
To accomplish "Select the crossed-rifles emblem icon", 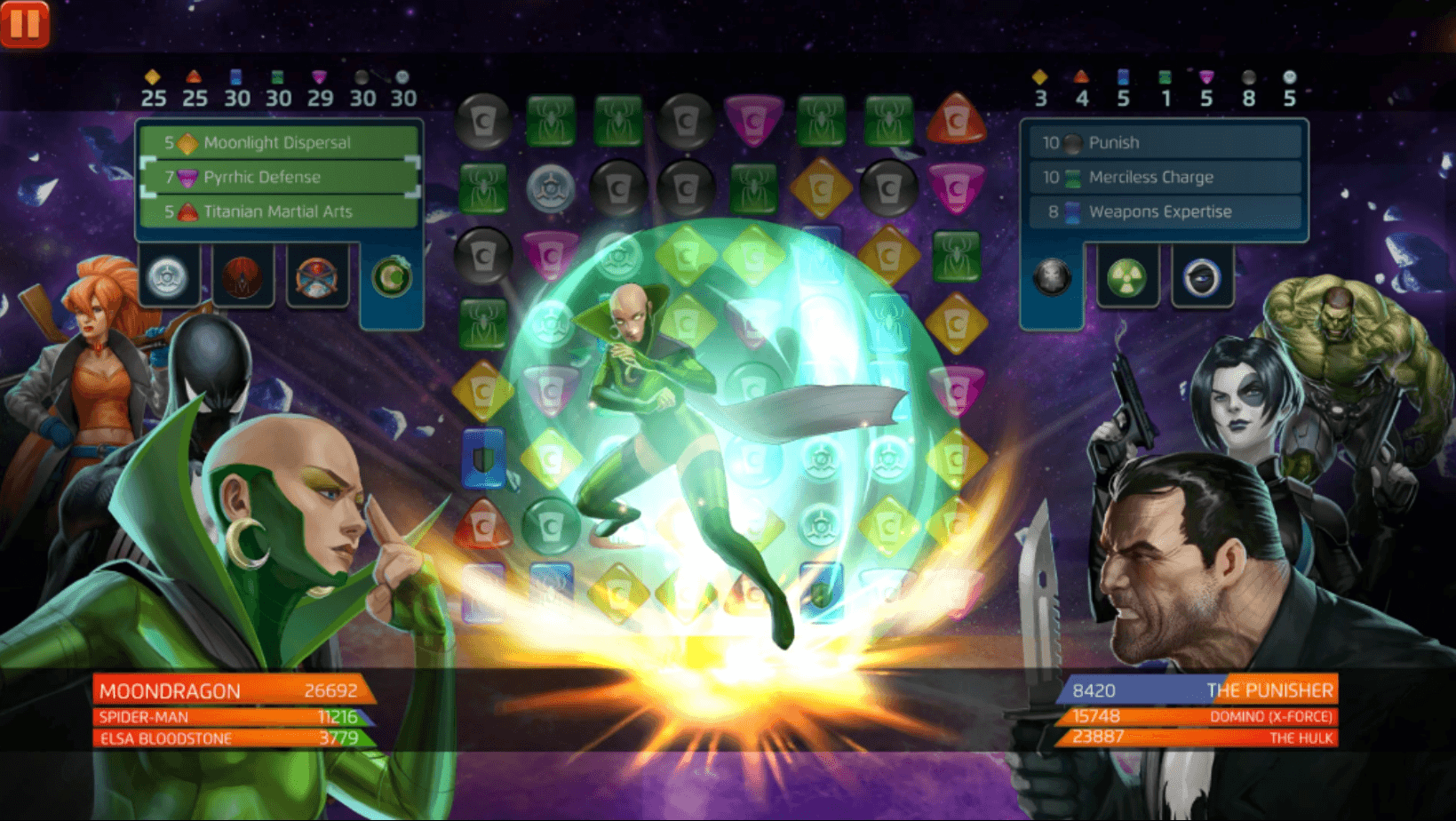I will point(318,275).
